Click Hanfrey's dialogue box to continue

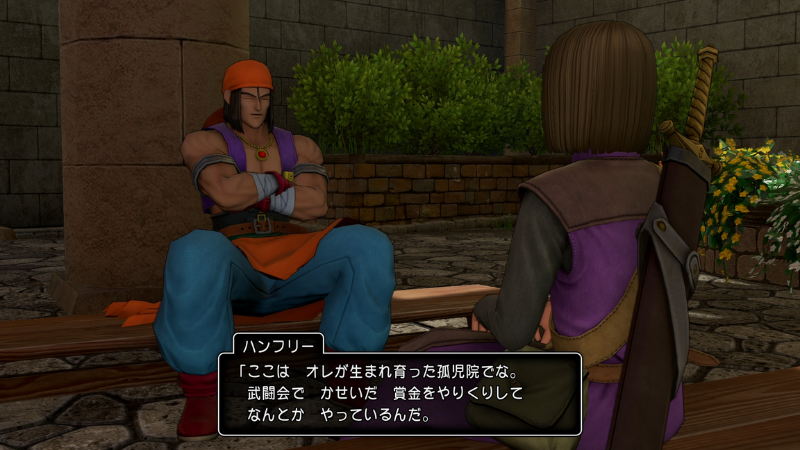[400, 393]
